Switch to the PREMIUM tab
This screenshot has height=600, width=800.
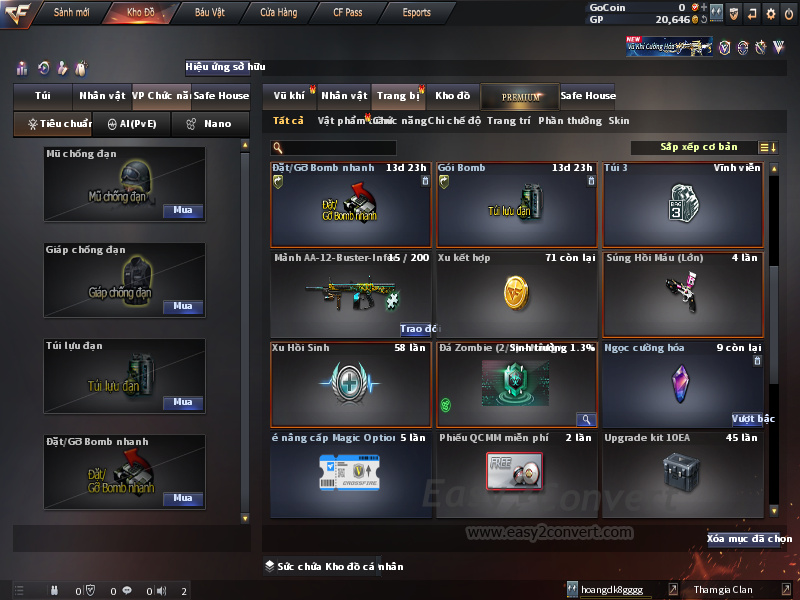click(x=520, y=96)
